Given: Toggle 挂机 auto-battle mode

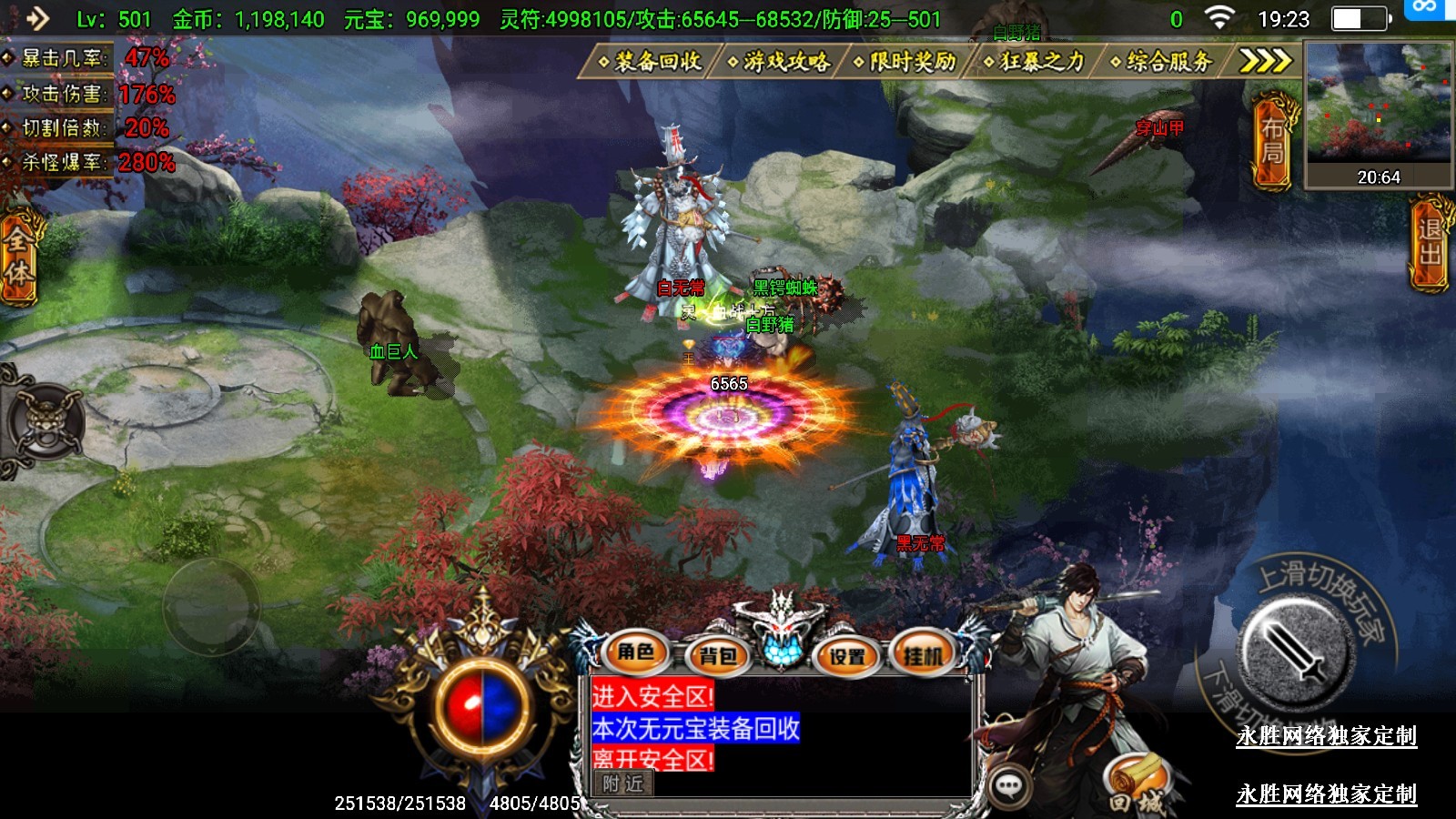Looking at the screenshot, I should (x=923, y=655).
